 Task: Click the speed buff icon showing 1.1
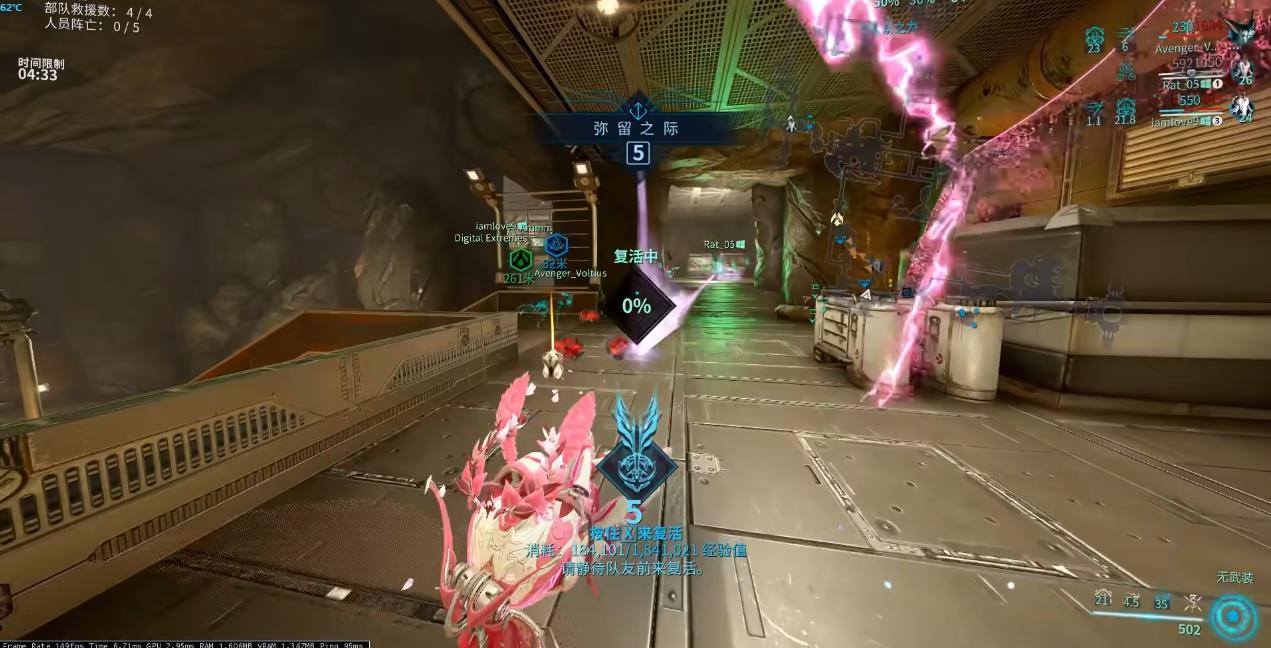[x=1094, y=109]
